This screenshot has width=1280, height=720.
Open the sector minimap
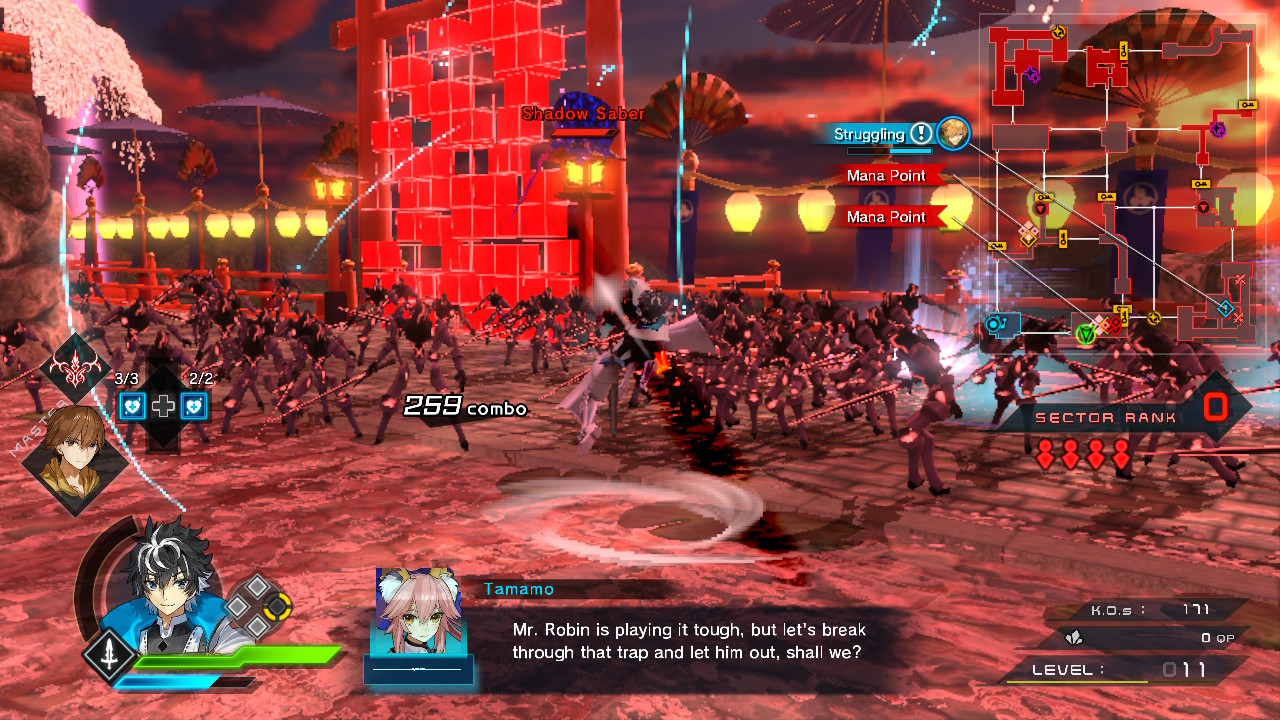pyautogui.click(x=1118, y=180)
